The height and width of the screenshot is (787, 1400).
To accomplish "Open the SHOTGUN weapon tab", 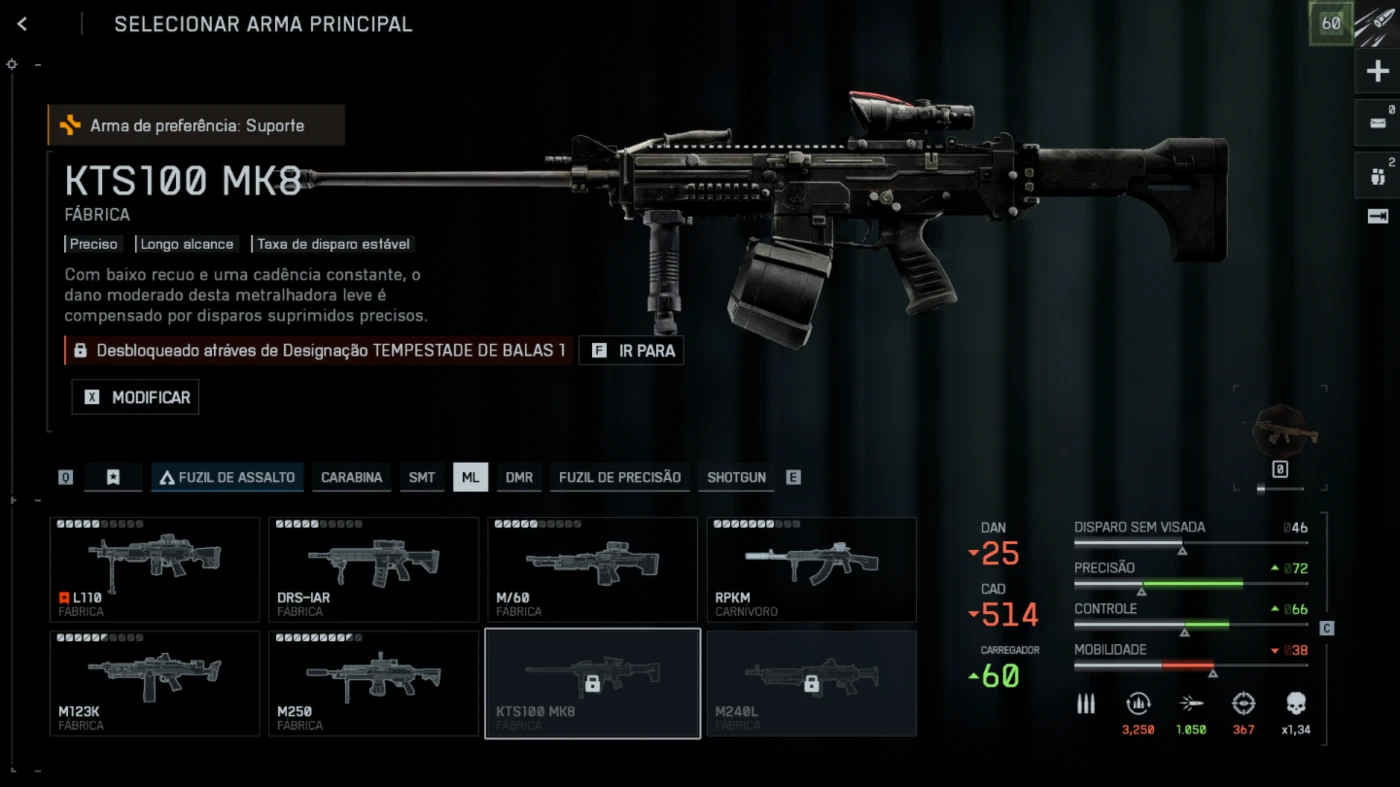I will pyautogui.click(x=736, y=477).
